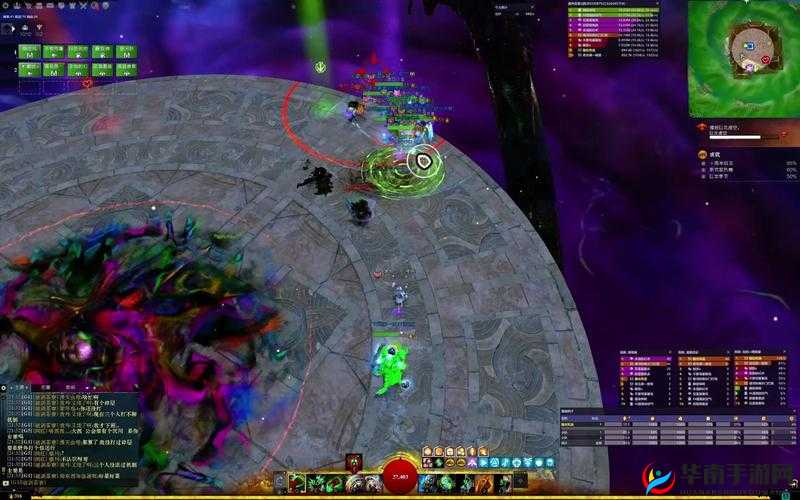Use the profession skill icon above the skill bar

click(354, 460)
